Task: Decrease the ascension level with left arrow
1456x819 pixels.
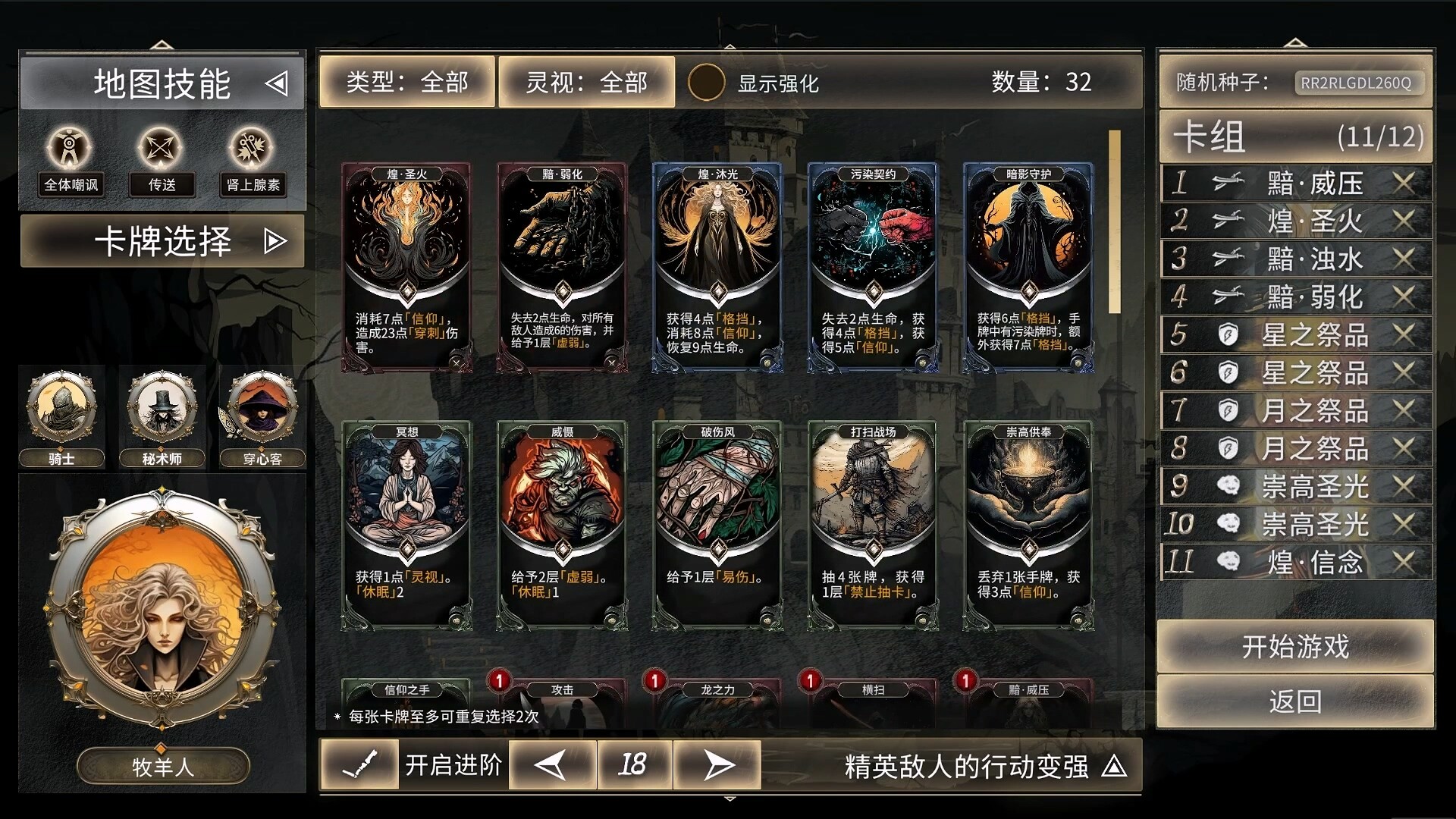Action: (551, 765)
